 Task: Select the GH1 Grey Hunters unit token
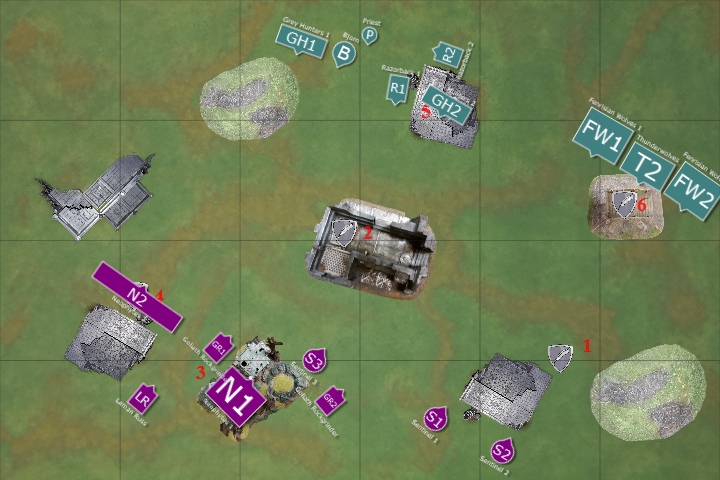pos(300,40)
